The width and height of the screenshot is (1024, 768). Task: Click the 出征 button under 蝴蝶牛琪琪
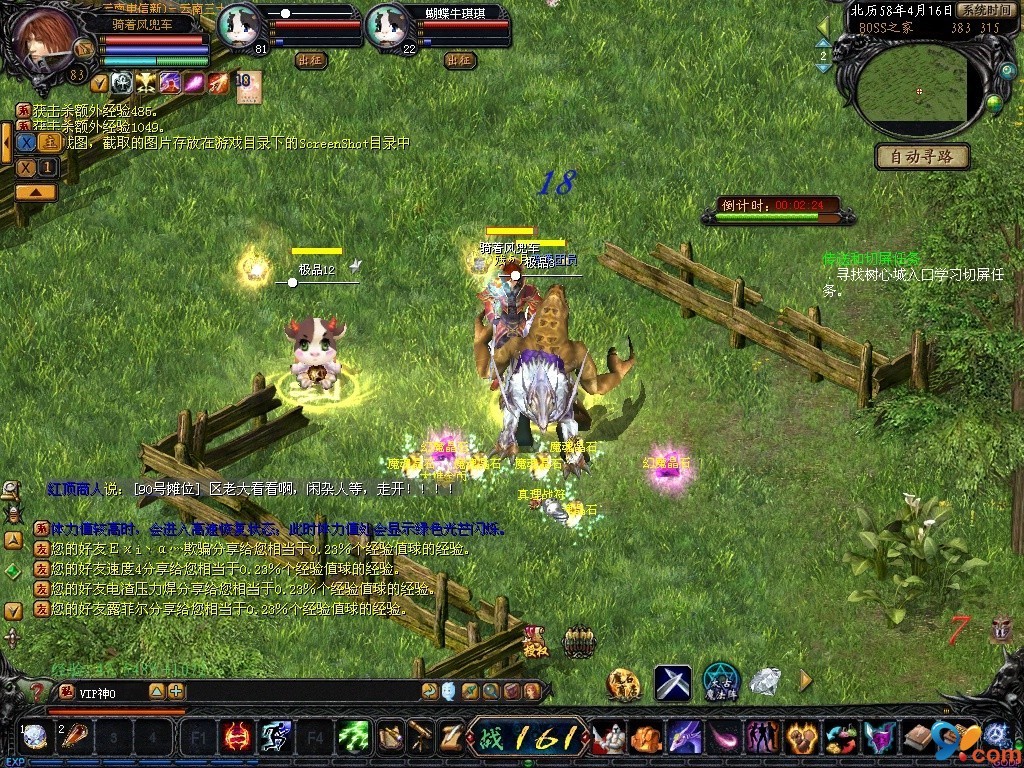coord(460,60)
